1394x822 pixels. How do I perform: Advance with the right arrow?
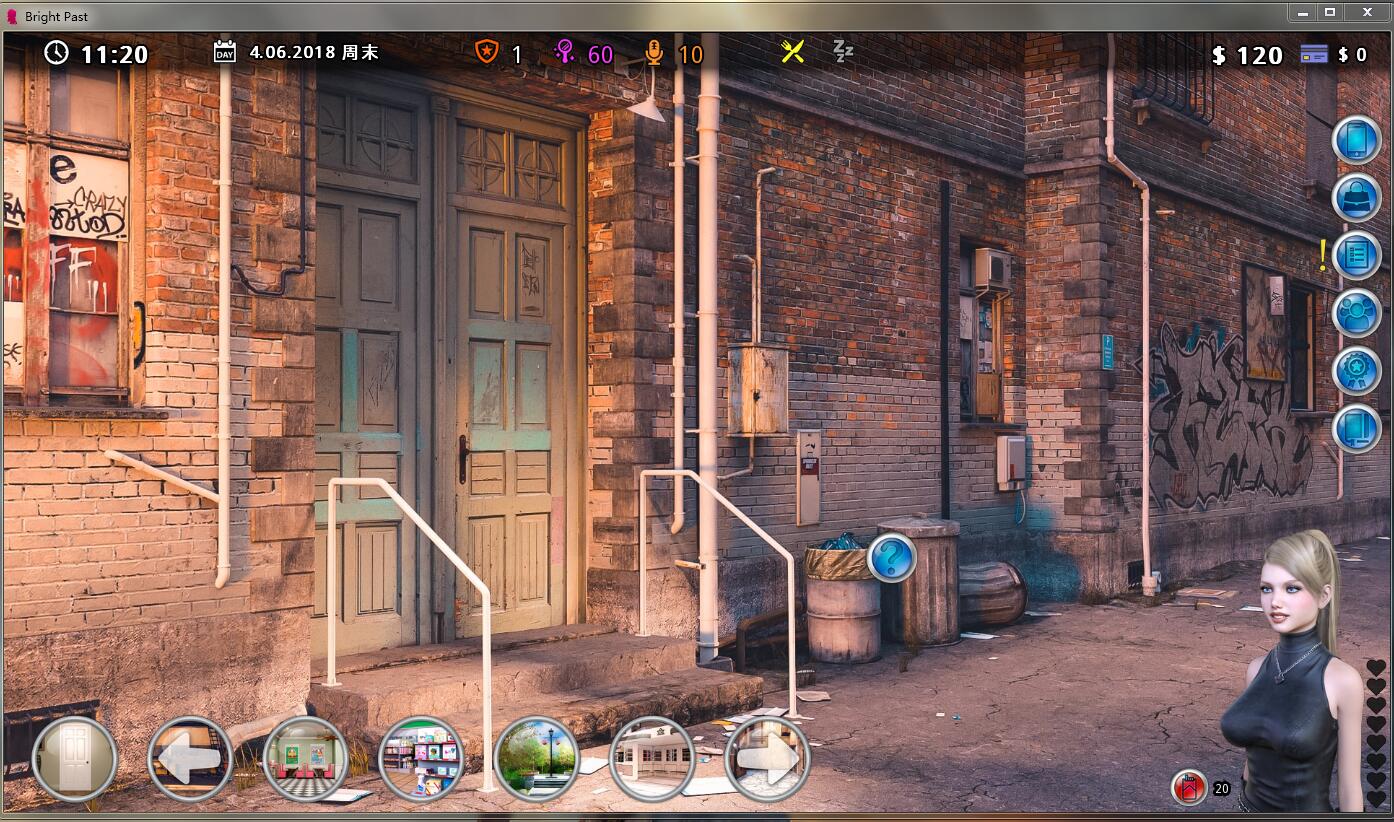(770, 759)
